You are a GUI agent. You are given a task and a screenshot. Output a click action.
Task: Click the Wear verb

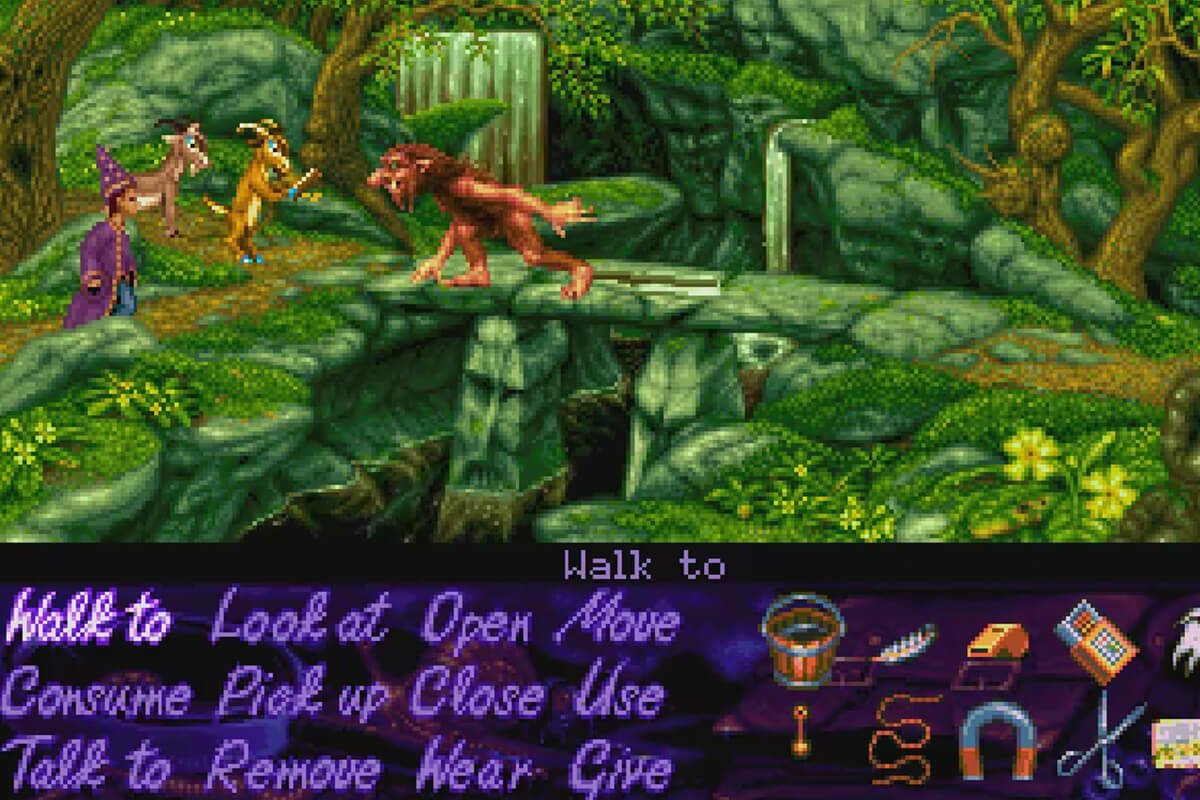(x=476, y=768)
